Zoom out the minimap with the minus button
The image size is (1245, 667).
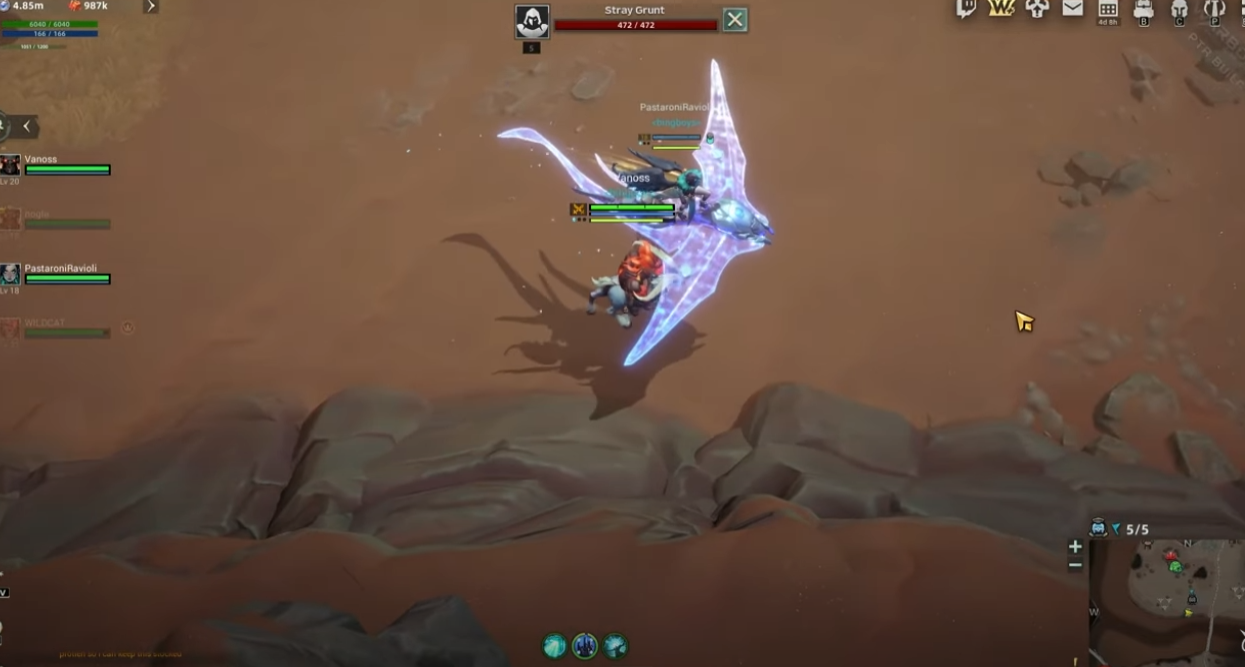tap(1075, 565)
